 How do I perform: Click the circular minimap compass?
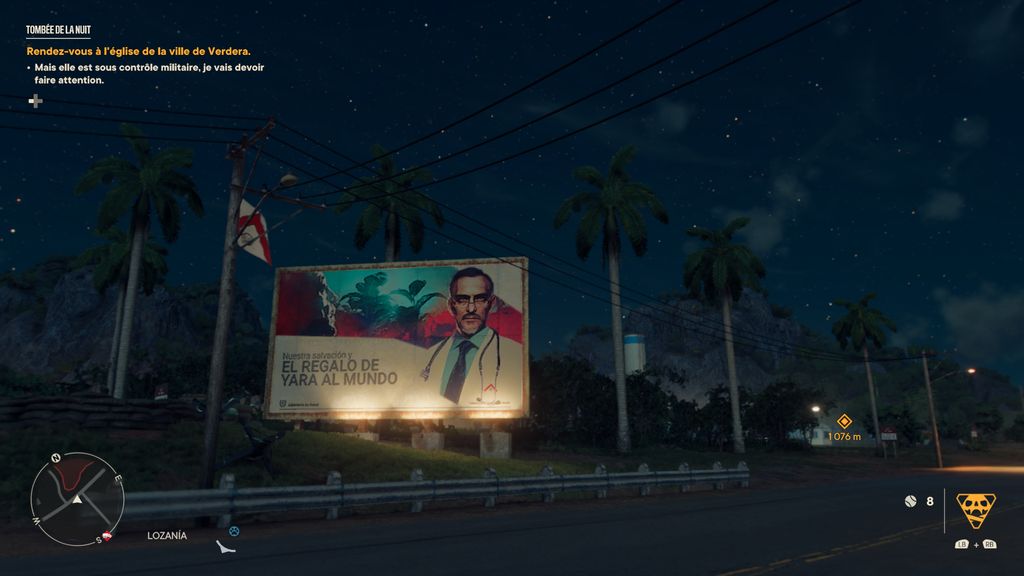coord(77,499)
